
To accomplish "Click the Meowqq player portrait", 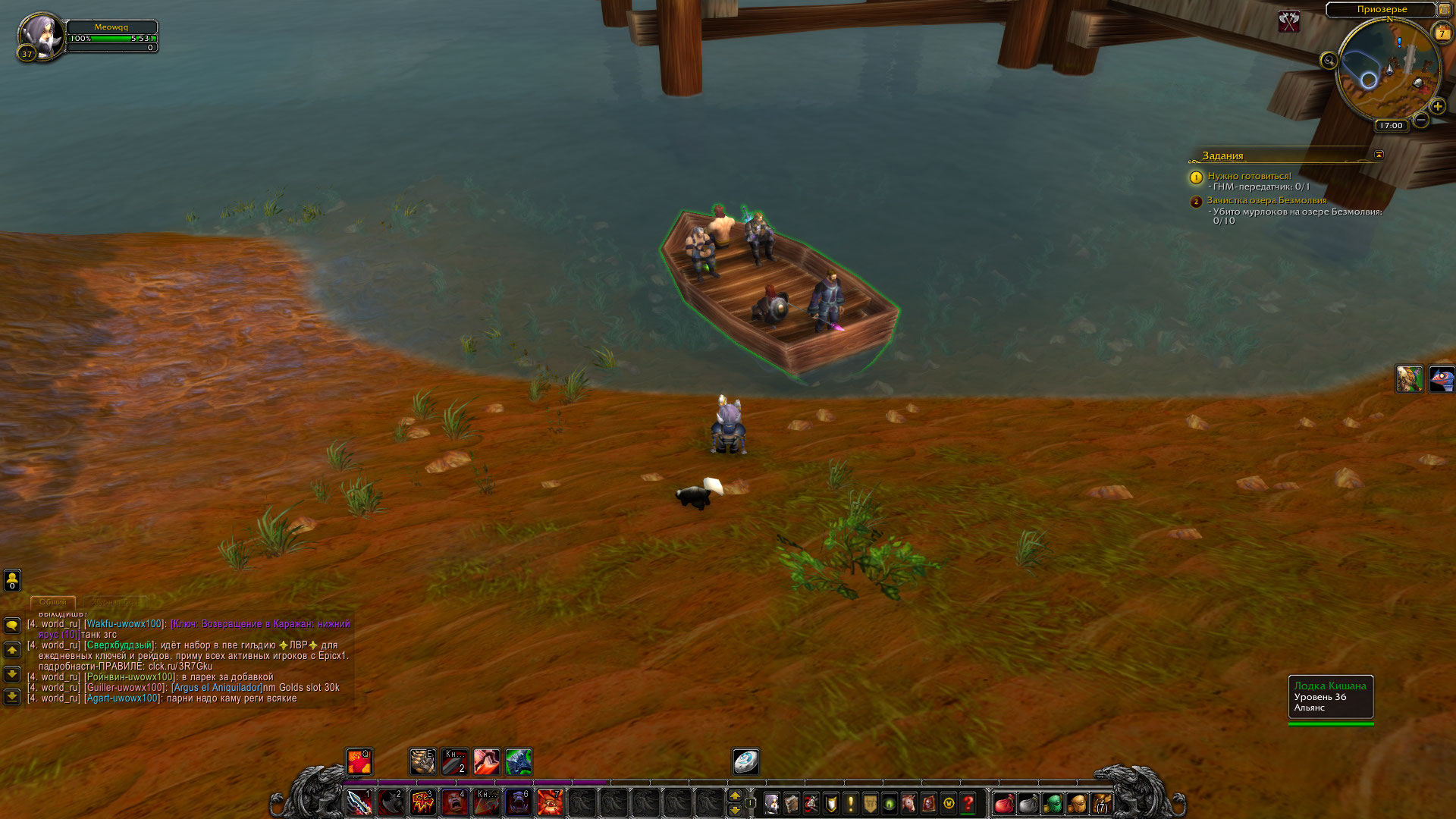I will click(x=41, y=35).
